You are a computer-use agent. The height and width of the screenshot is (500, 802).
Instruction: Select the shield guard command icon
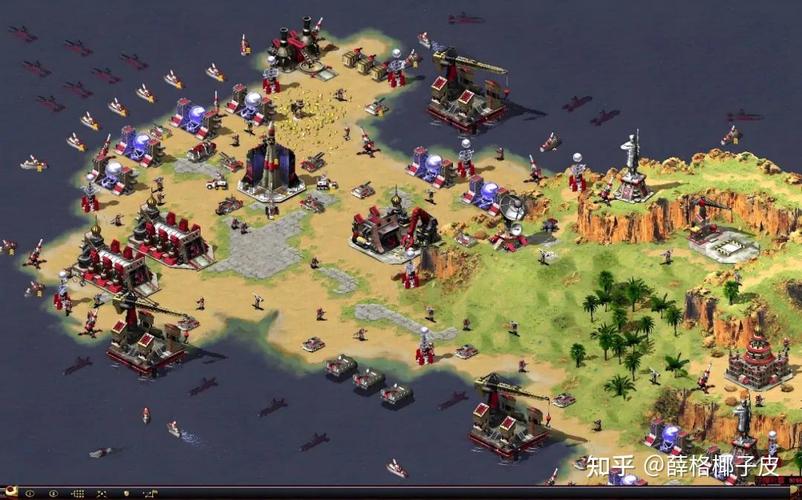click(x=127, y=493)
